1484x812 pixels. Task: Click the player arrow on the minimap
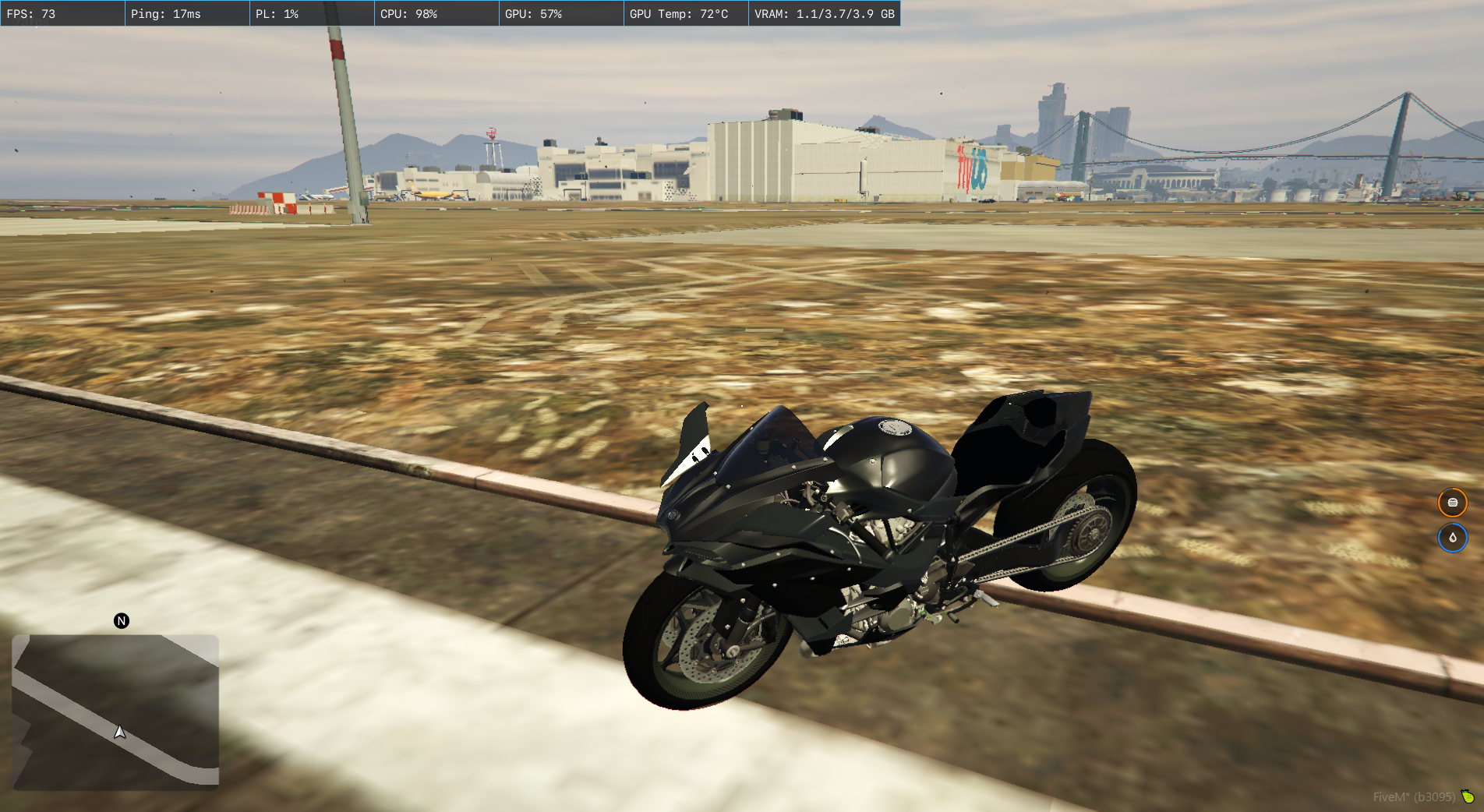119,732
